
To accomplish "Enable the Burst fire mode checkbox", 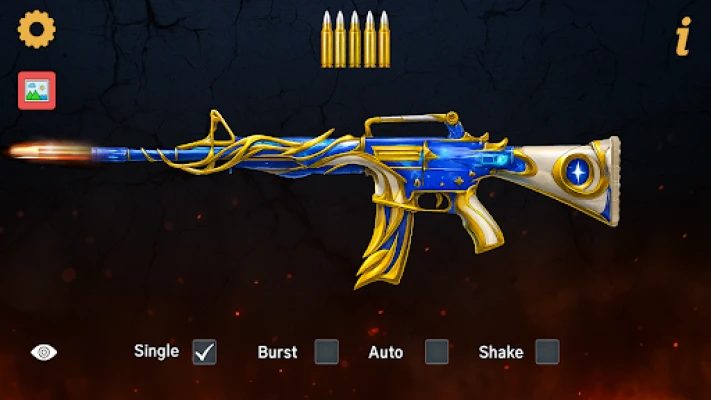I will pos(326,352).
